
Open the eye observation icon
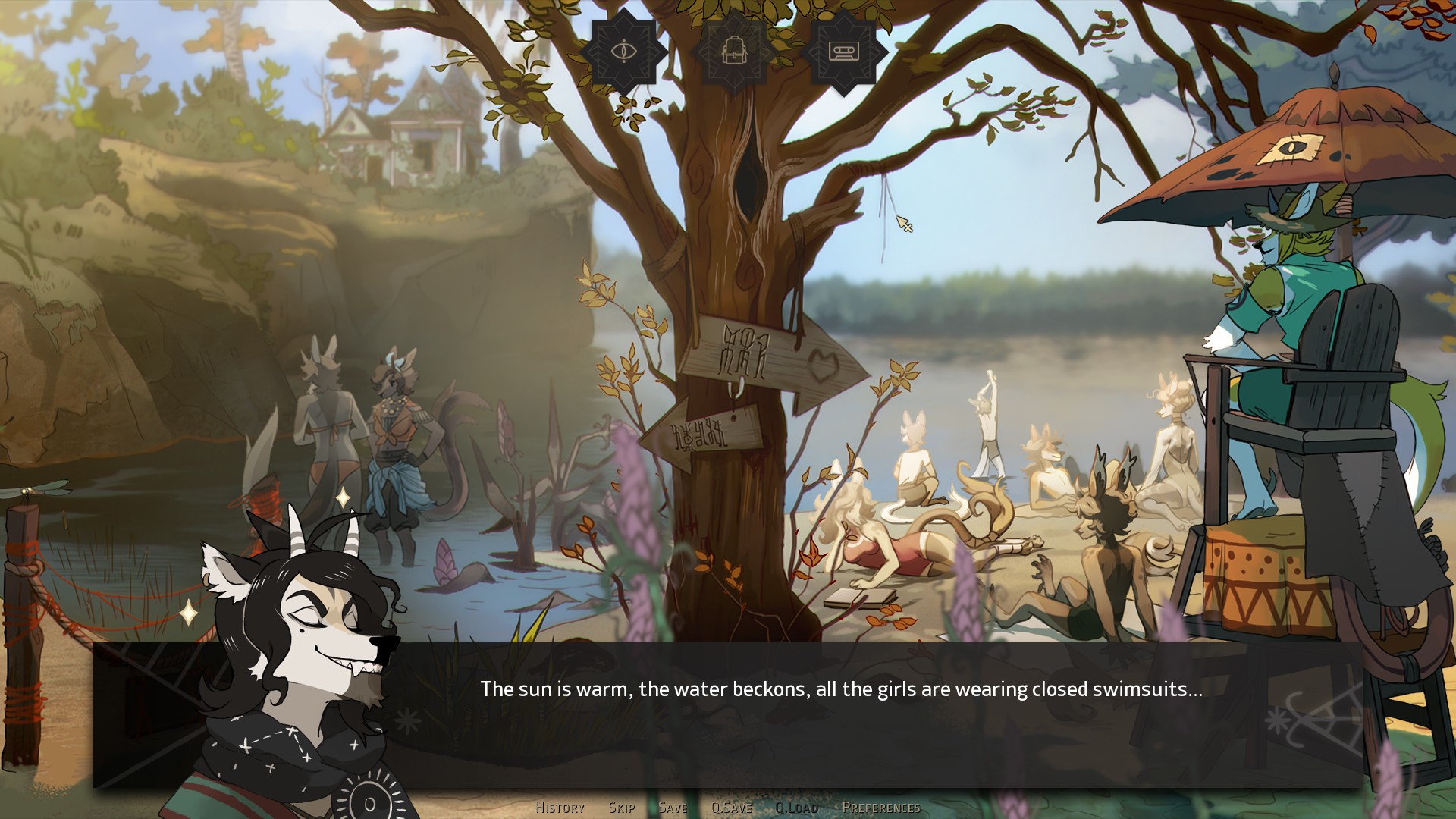pyautogui.click(x=623, y=52)
